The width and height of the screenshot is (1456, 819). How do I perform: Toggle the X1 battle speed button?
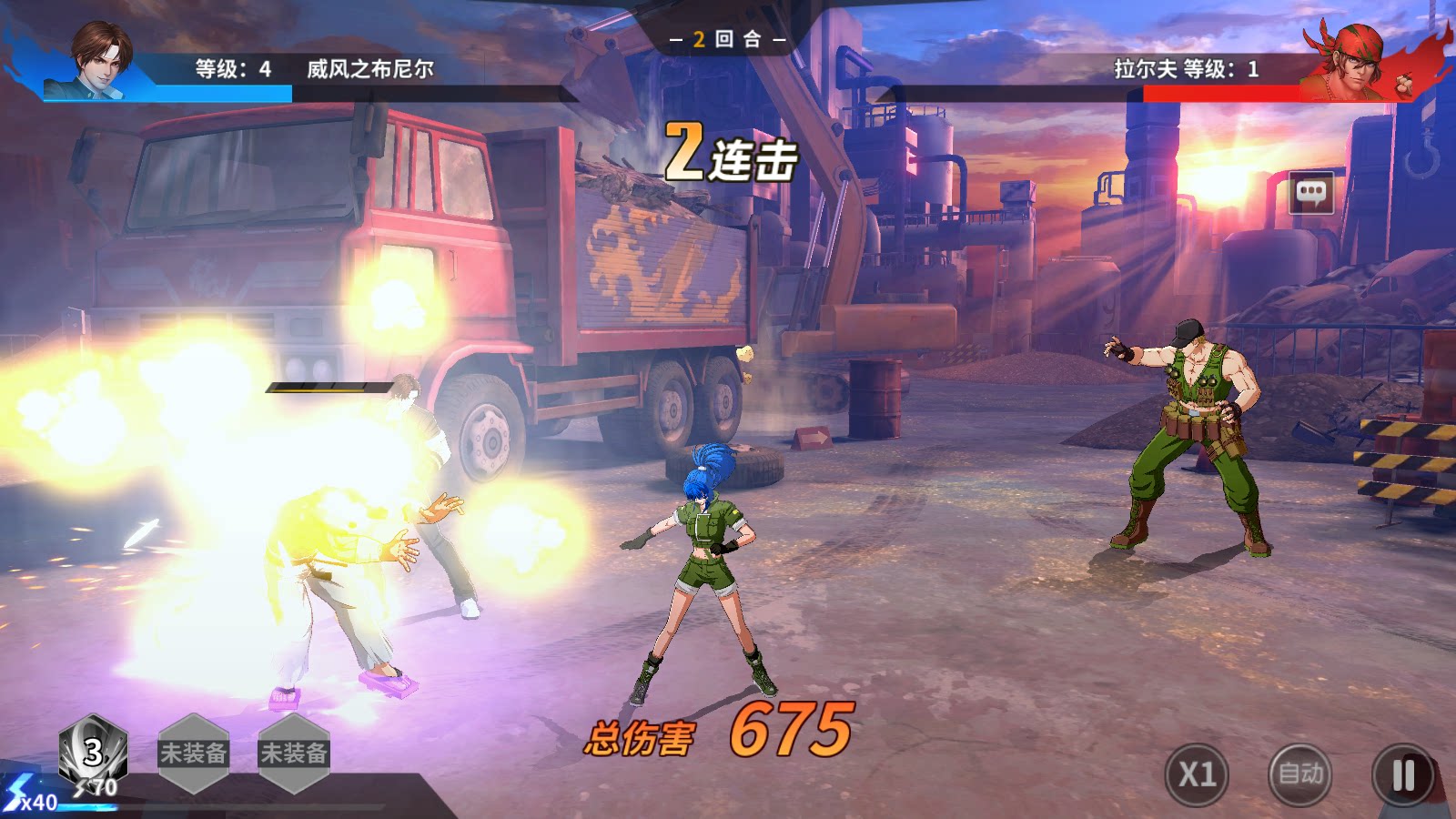(1197, 774)
